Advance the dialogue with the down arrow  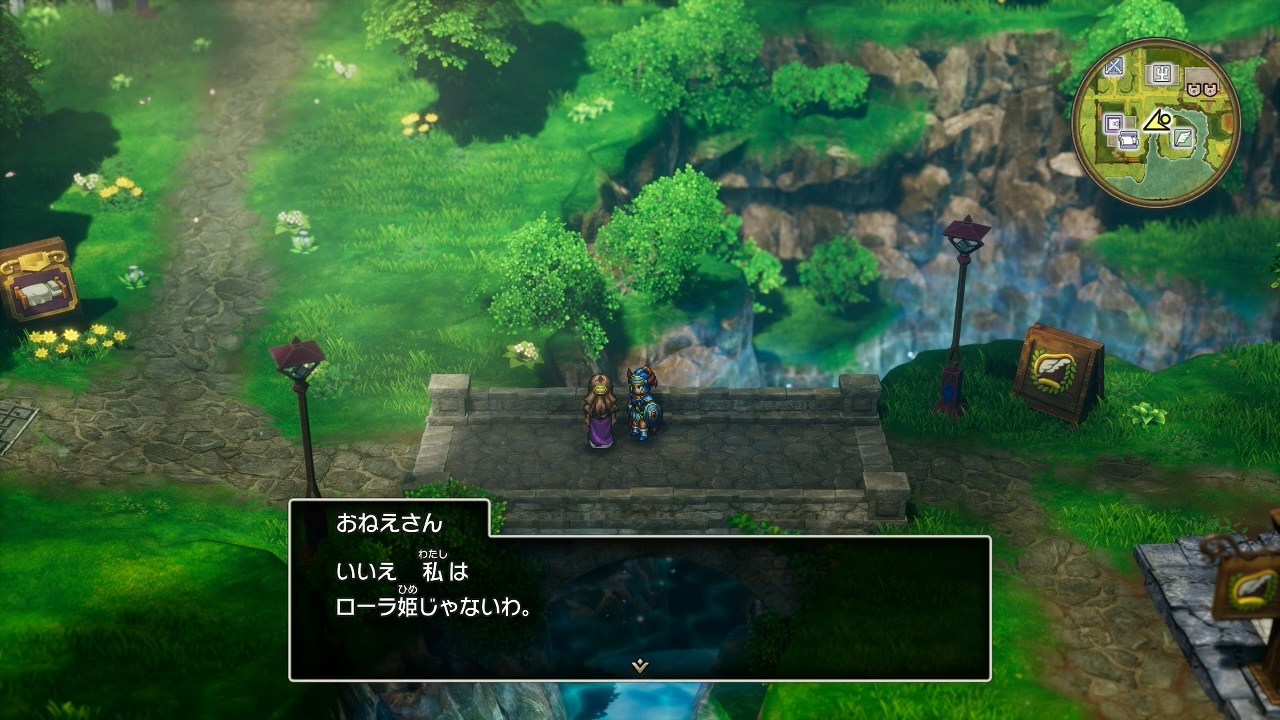[639, 666]
